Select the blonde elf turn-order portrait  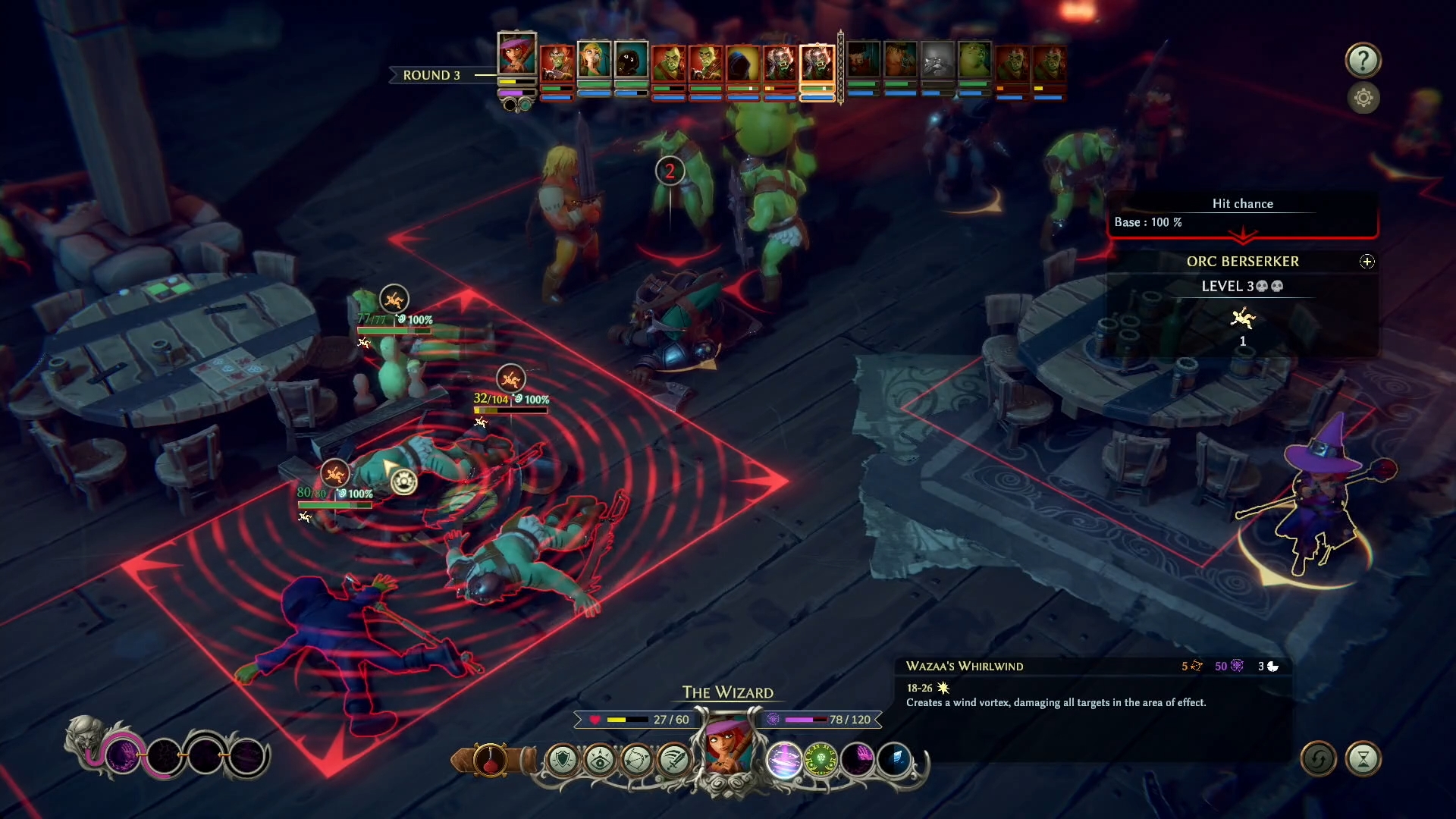pos(594,61)
